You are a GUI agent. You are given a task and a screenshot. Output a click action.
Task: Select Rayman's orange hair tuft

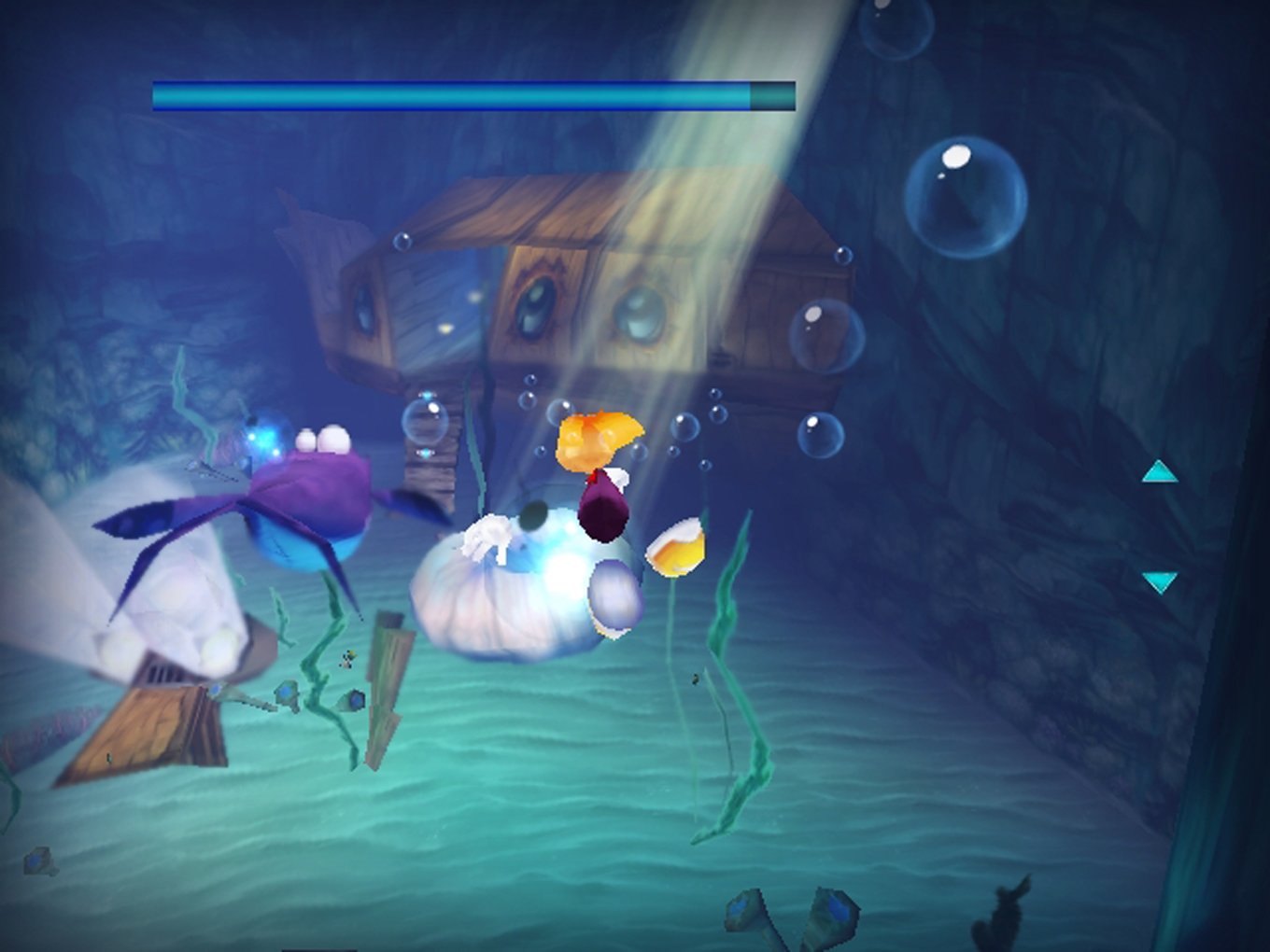(x=598, y=434)
